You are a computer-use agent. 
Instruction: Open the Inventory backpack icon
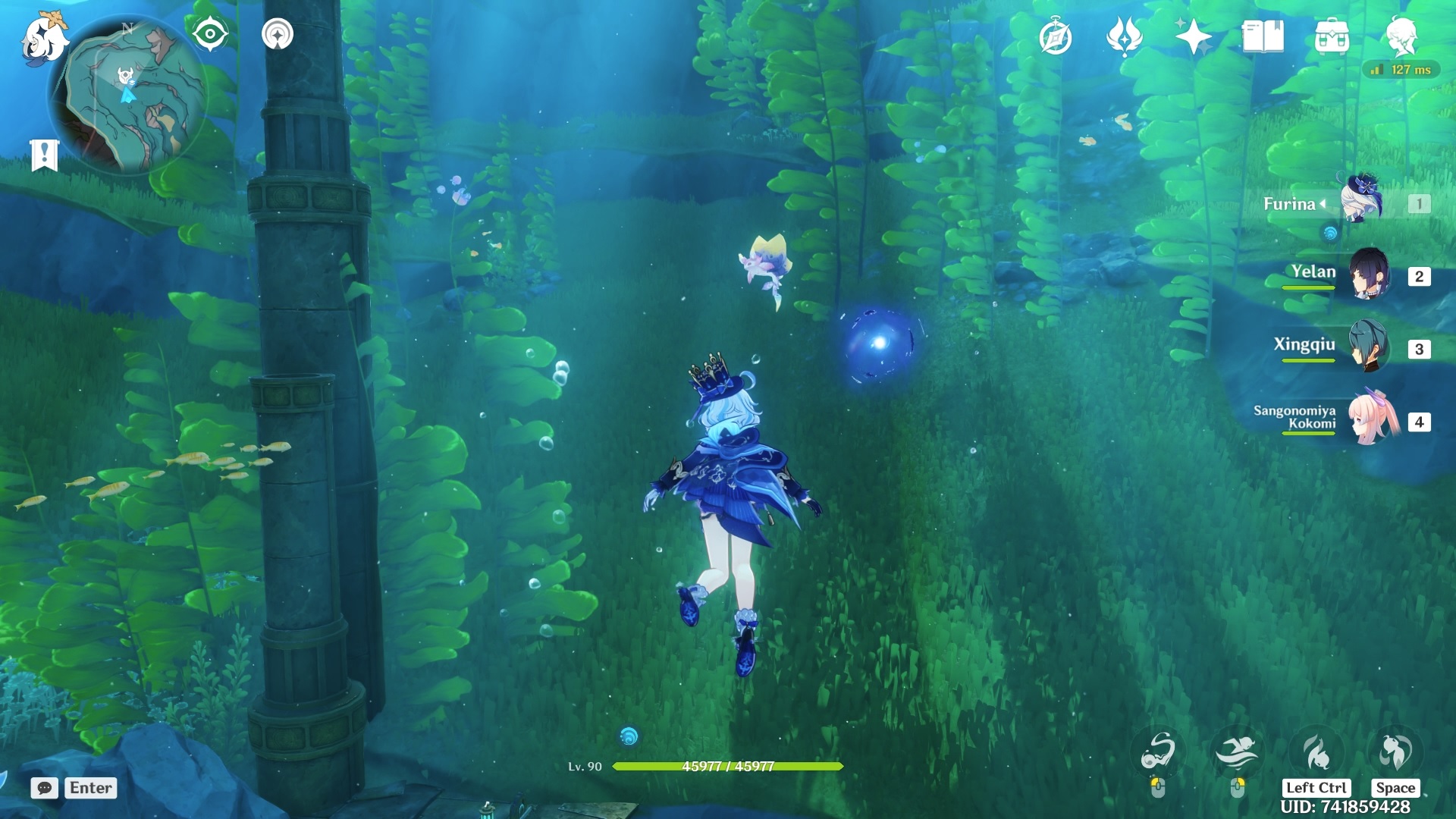pos(1332,36)
